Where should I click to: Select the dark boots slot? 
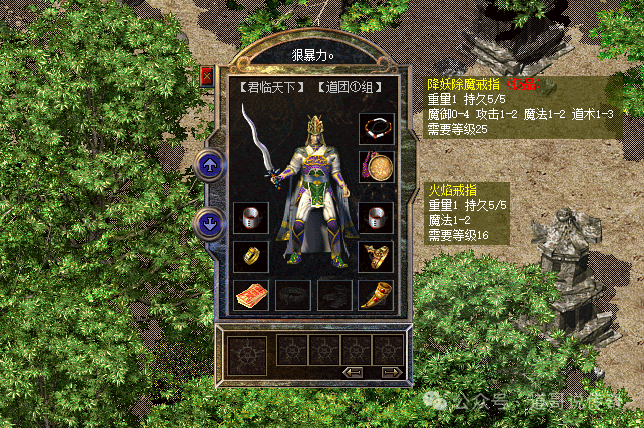(334, 294)
